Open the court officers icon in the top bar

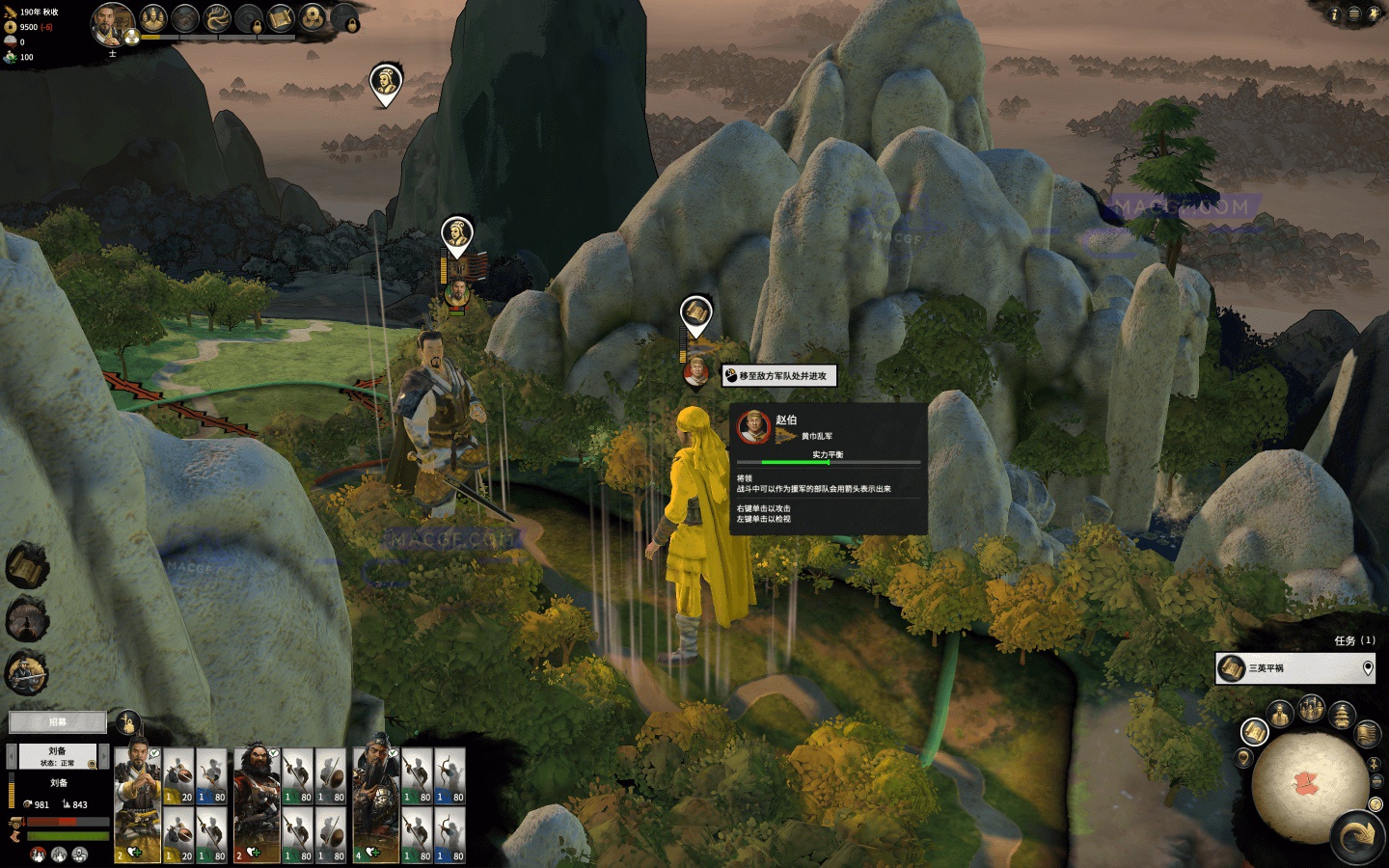[x=153, y=18]
